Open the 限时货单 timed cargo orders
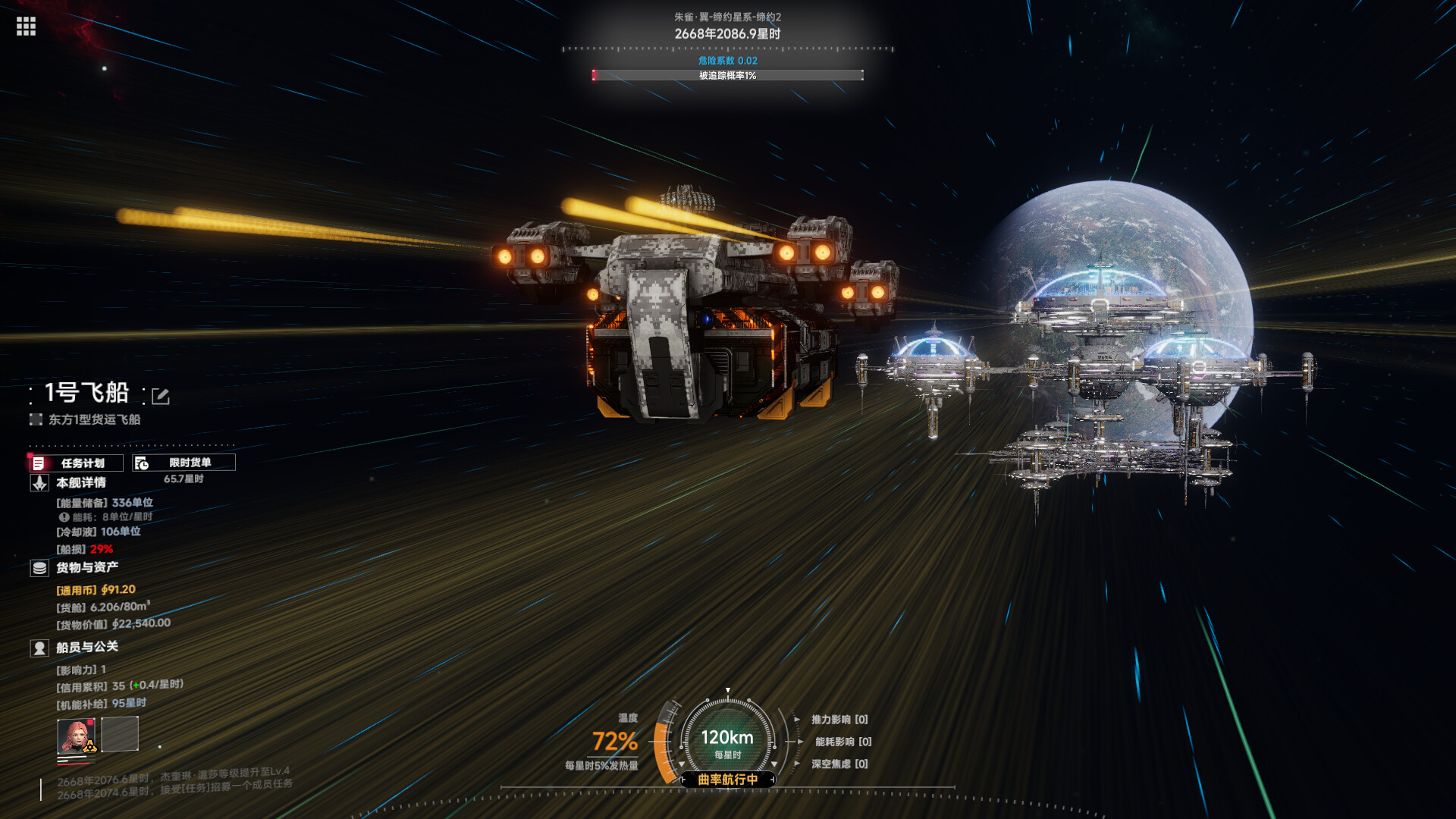Screen dimensions: 1456x819 click(184, 463)
